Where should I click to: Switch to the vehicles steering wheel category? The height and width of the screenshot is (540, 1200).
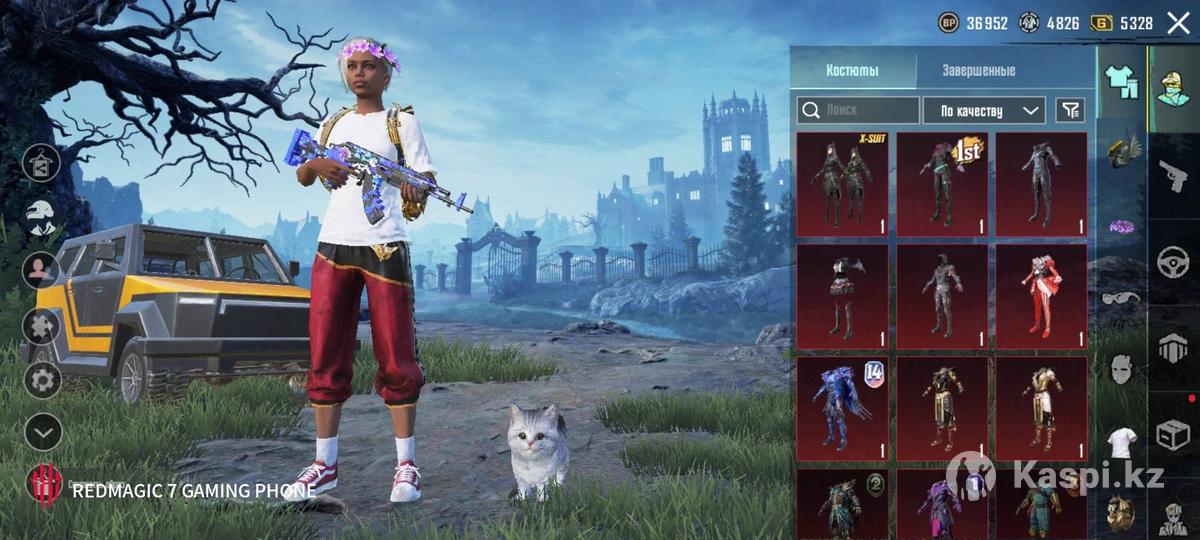coord(1174,263)
